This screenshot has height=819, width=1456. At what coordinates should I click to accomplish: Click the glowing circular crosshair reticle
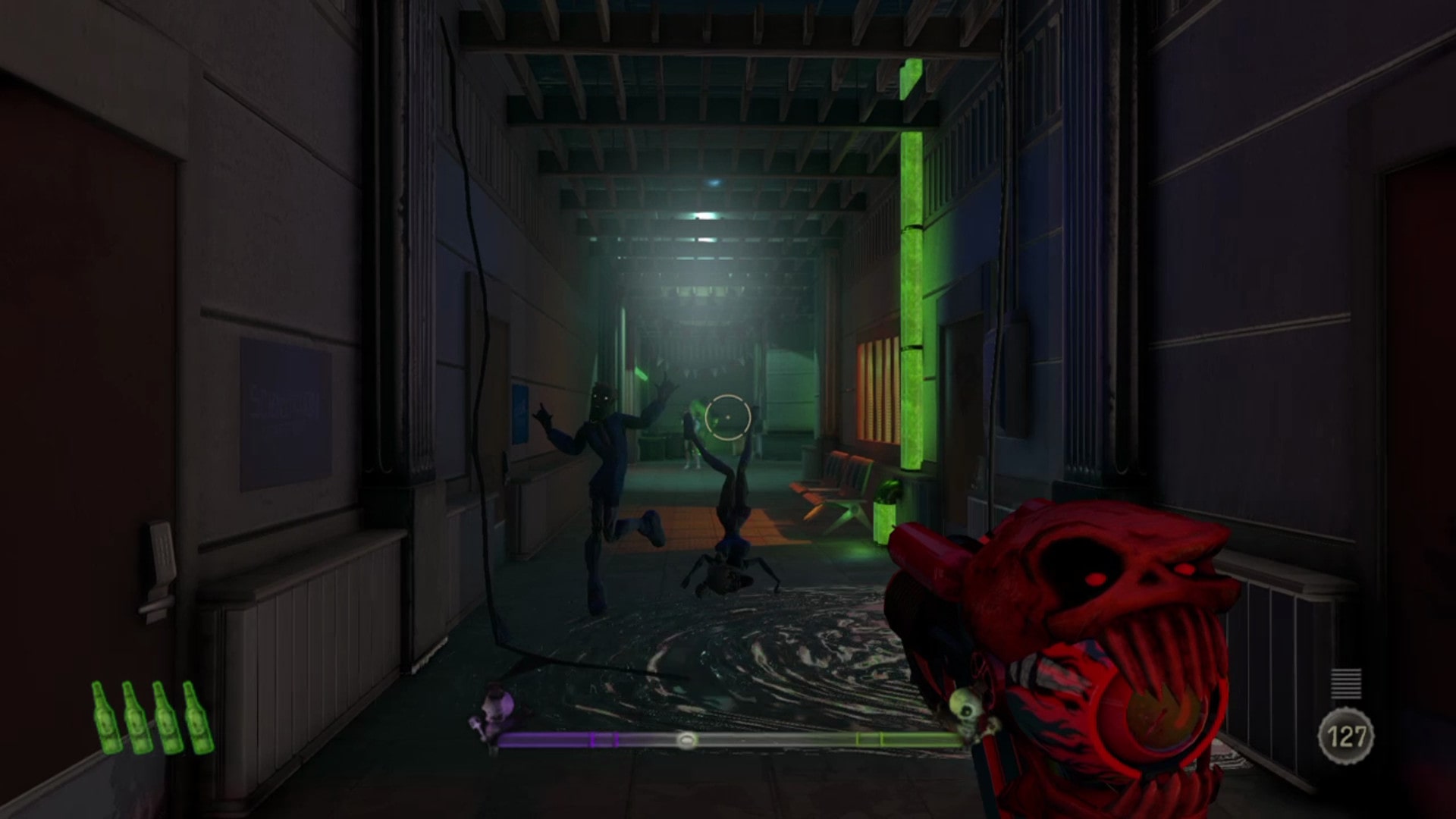(x=727, y=417)
